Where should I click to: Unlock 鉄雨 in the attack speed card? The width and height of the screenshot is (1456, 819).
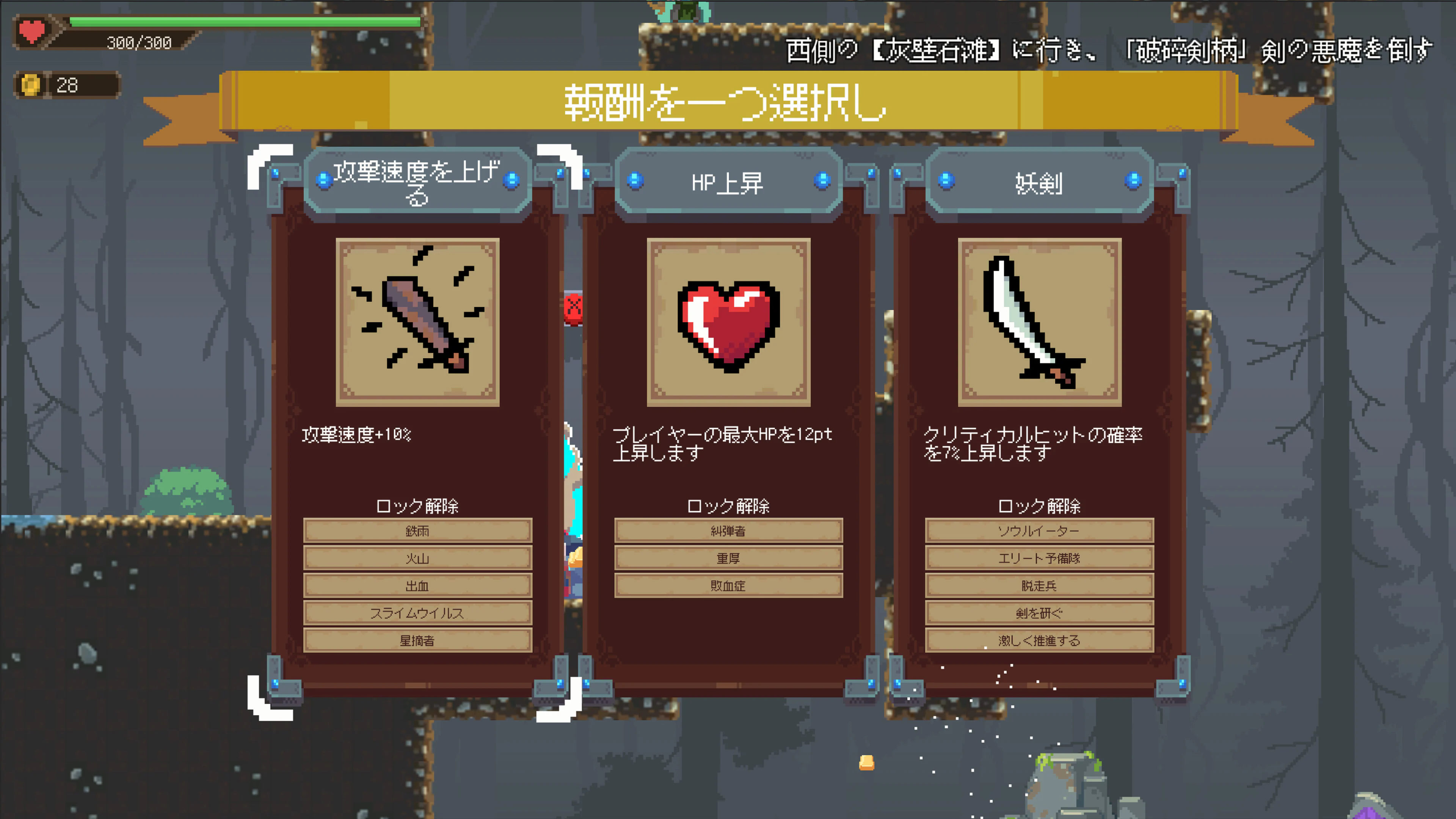tap(418, 530)
